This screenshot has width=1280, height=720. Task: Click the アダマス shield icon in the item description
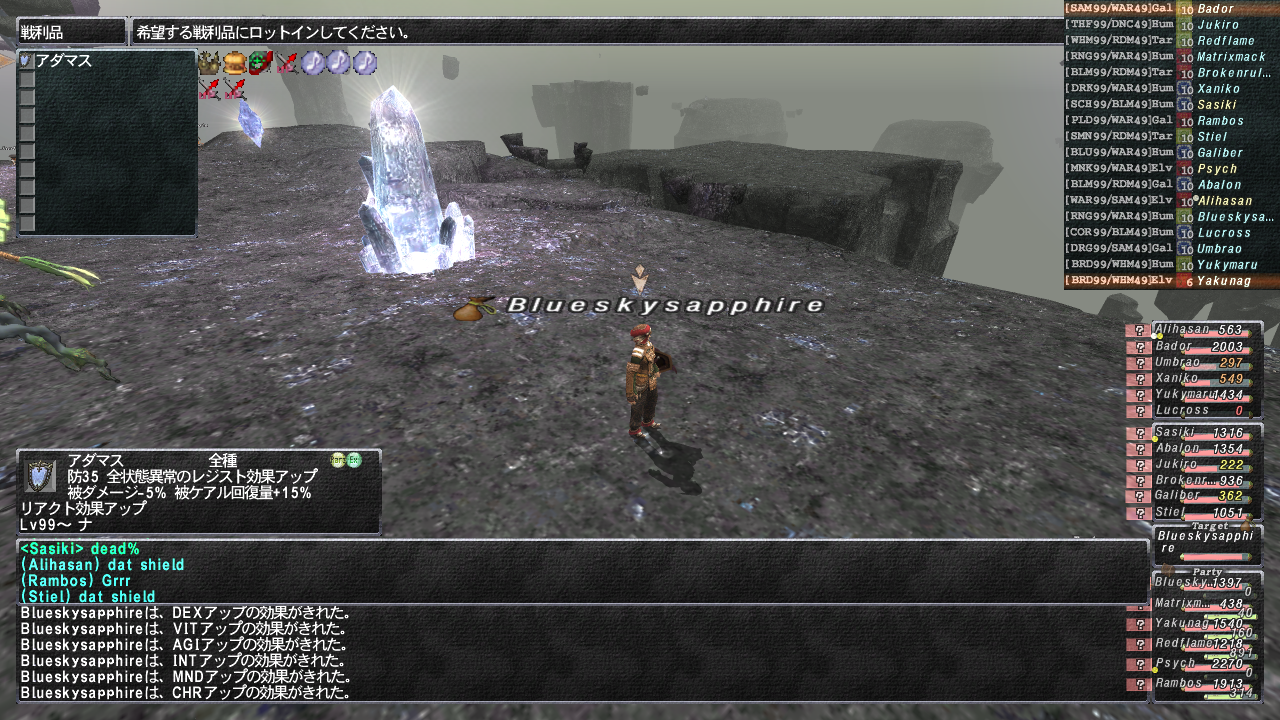40,475
